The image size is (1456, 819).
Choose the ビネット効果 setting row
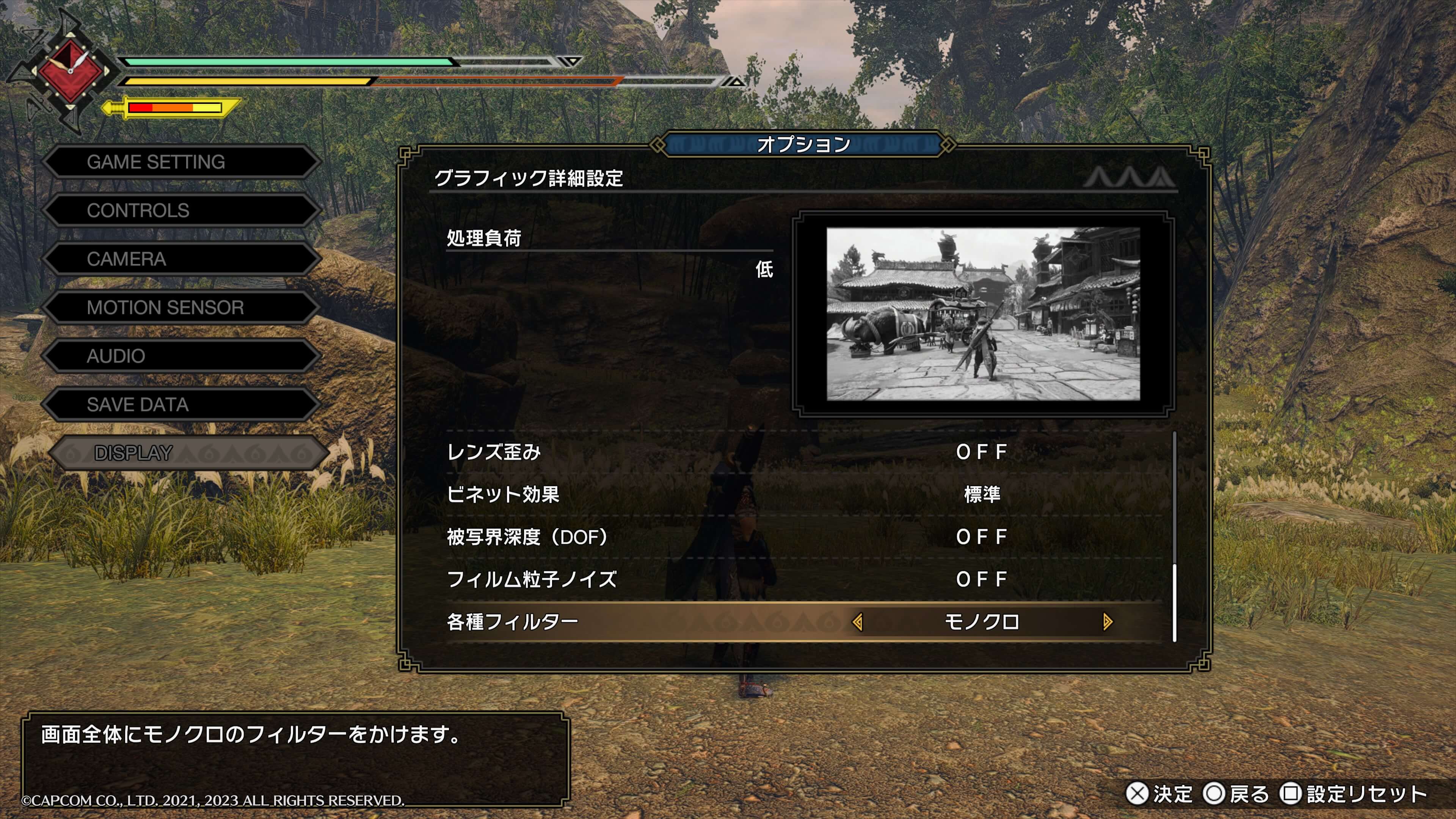(803, 494)
